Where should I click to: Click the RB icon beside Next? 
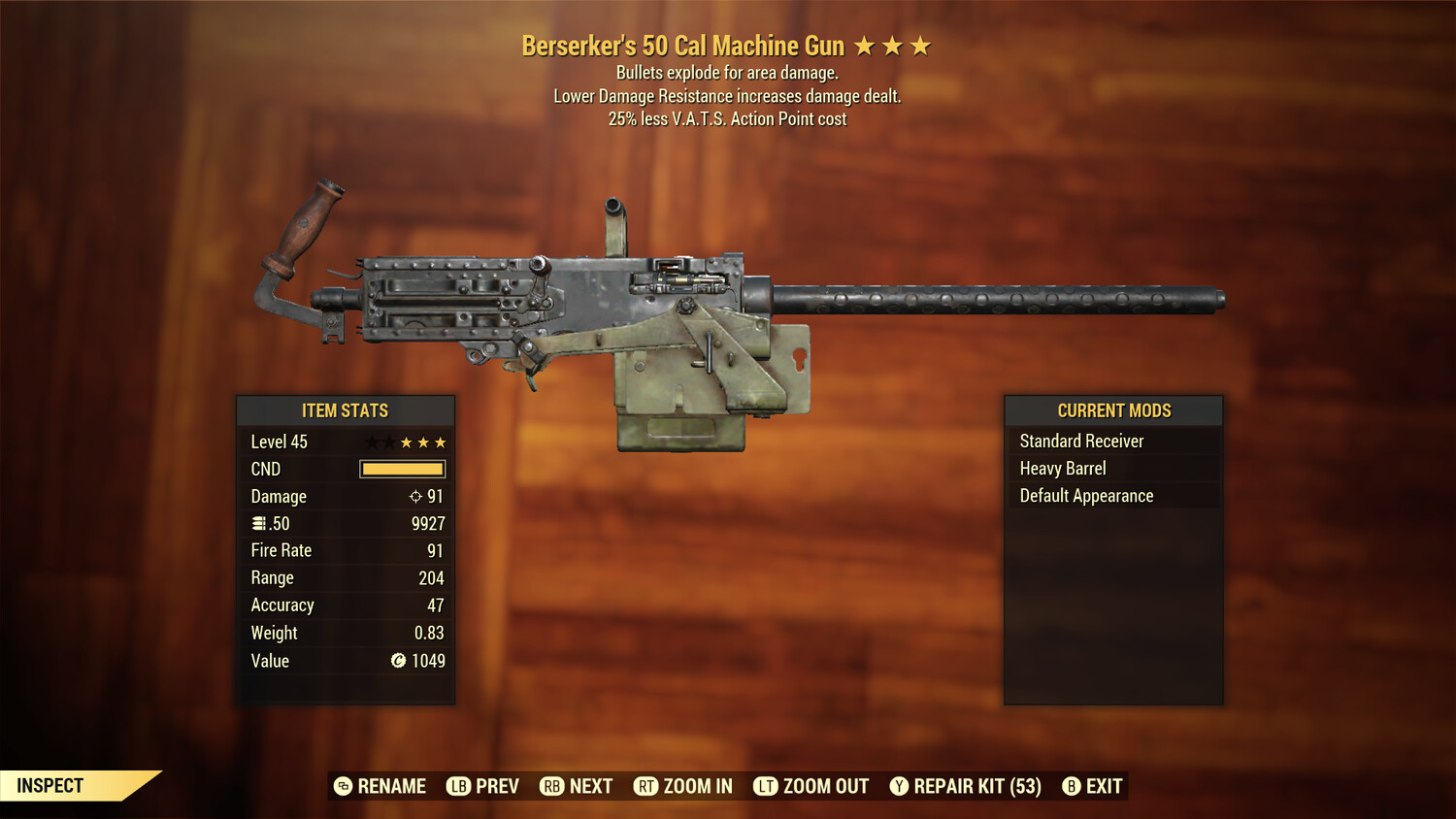pyautogui.click(x=551, y=786)
